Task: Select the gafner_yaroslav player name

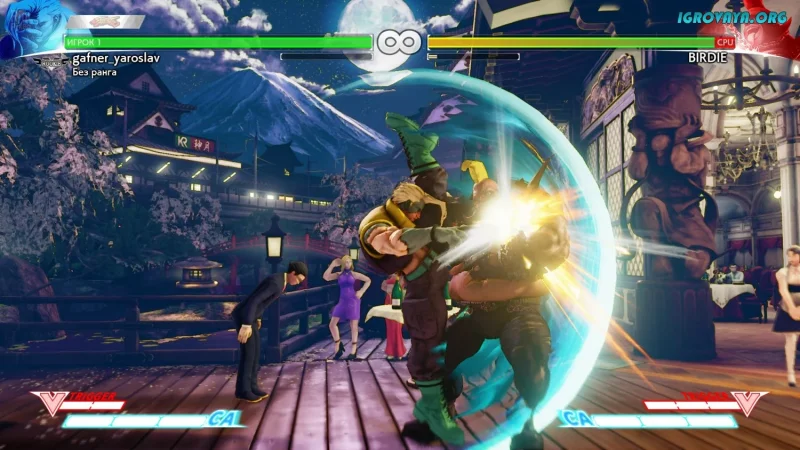Action: 116,59
